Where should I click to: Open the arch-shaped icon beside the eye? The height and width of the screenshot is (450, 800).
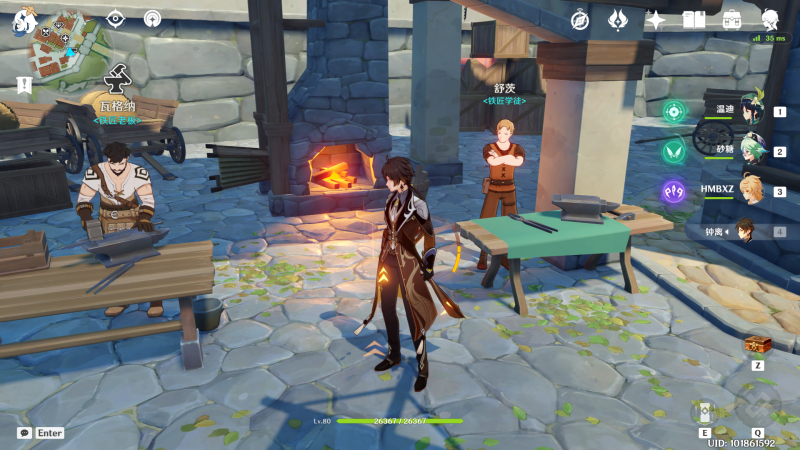tap(152, 18)
